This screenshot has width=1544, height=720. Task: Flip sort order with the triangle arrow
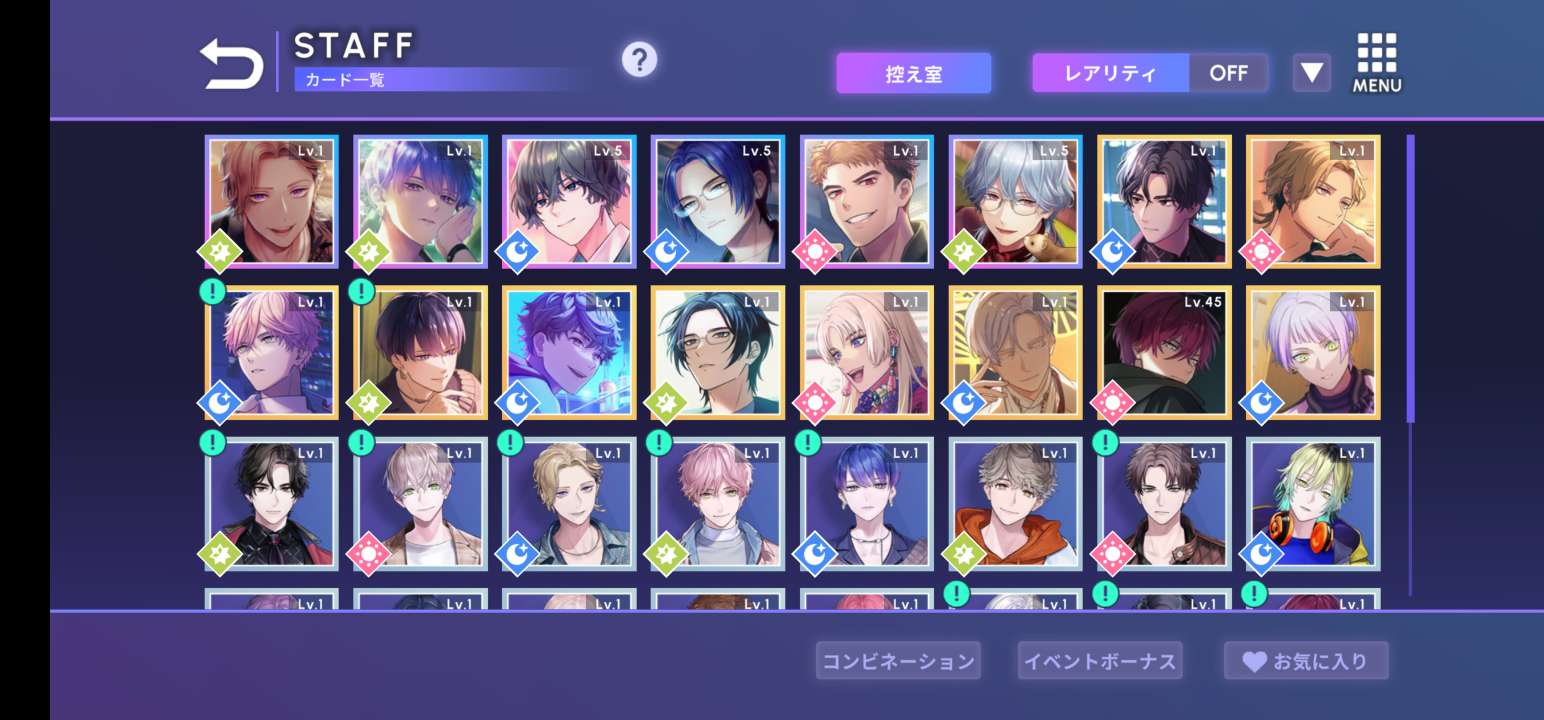(1311, 73)
